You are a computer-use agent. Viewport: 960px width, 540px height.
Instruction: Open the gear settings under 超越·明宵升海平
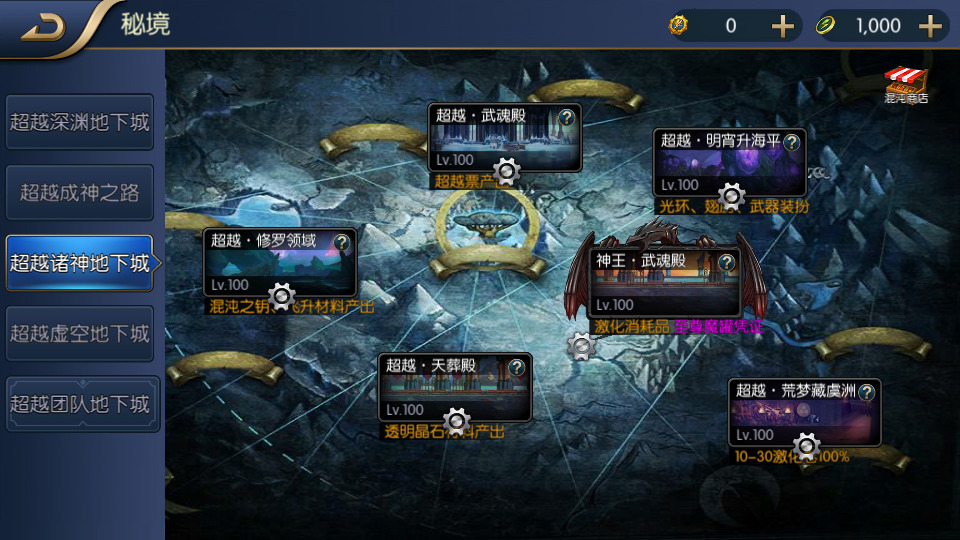[732, 196]
